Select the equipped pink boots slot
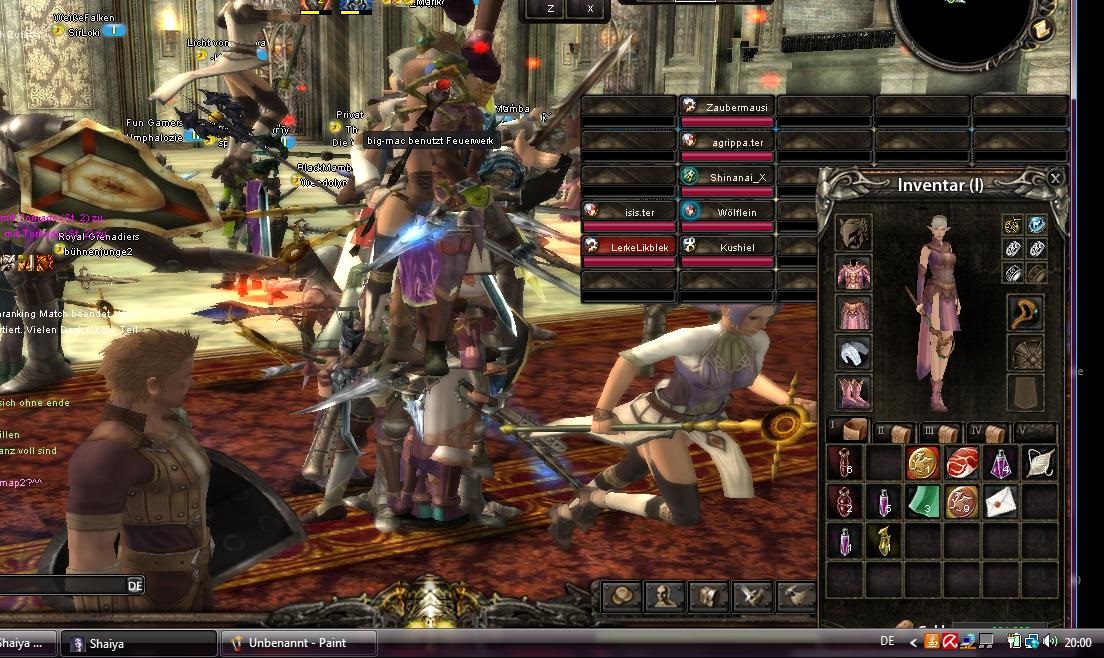This screenshot has height=658, width=1104. [x=853, y=392]
